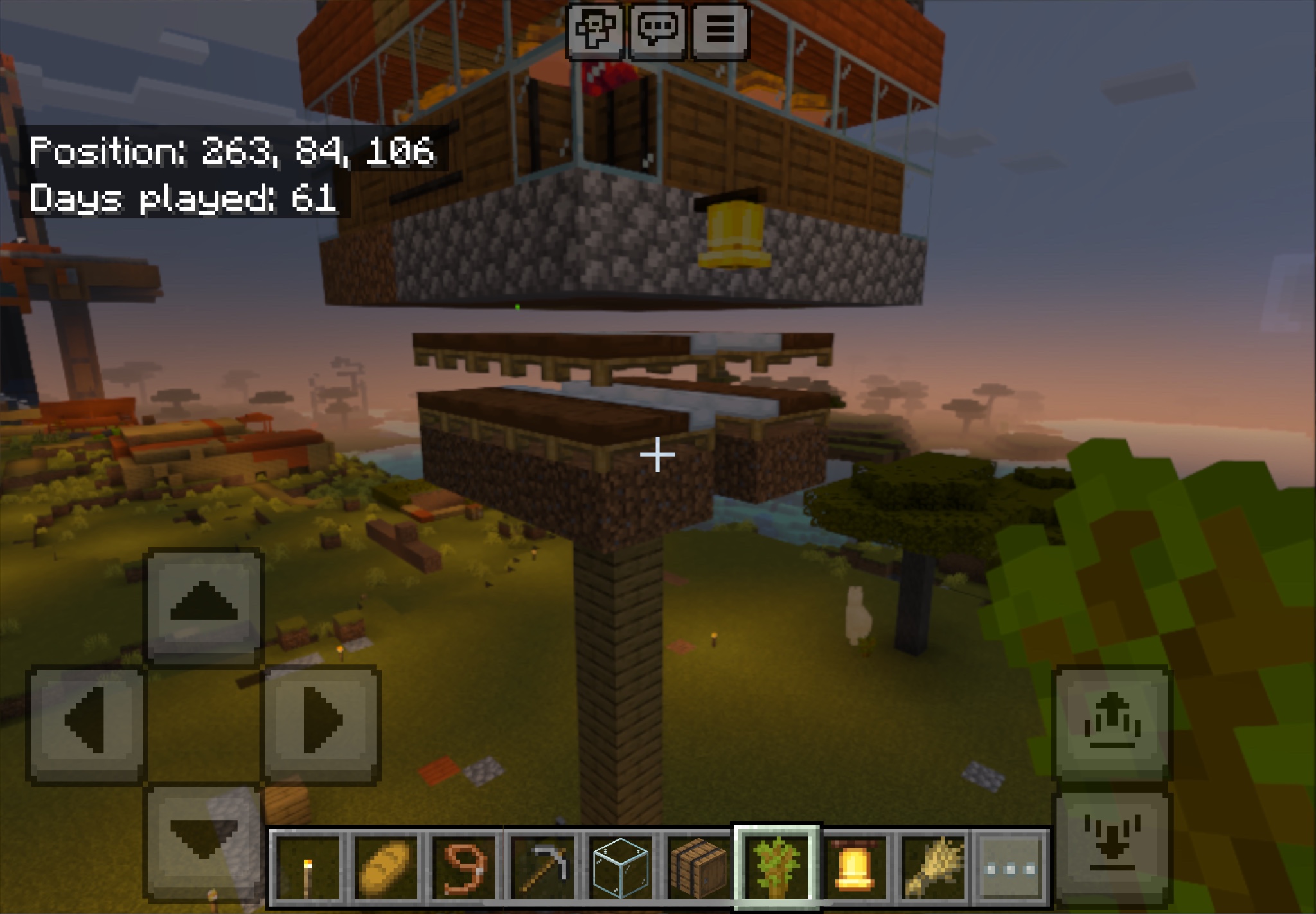This screenshot has width=1316, height=914.
Task: Choose the lead rope hotbar slot
Action: pos(464,868)
